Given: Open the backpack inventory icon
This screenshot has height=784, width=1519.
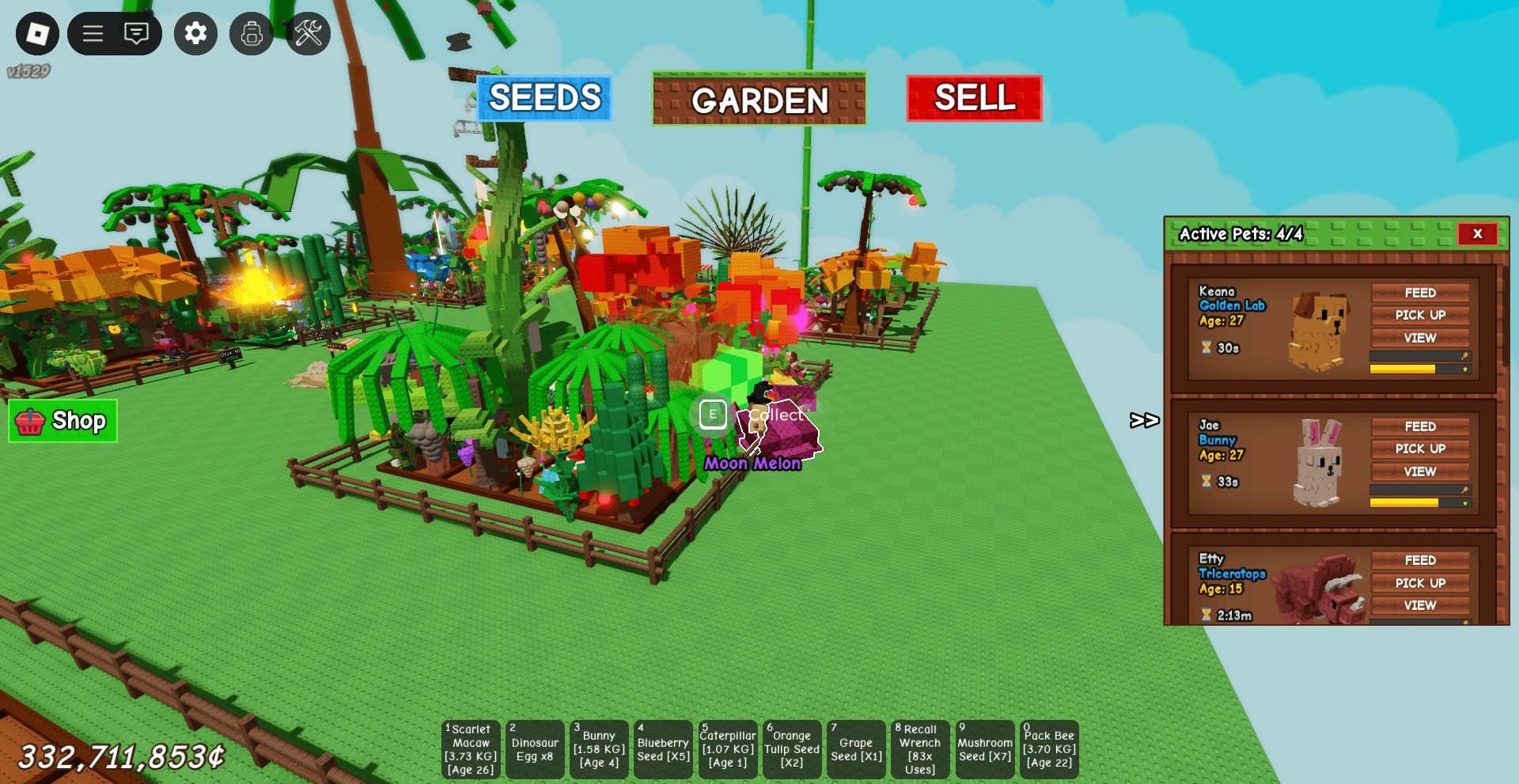Looking at the screenshot, I should [x=252, y=33].
